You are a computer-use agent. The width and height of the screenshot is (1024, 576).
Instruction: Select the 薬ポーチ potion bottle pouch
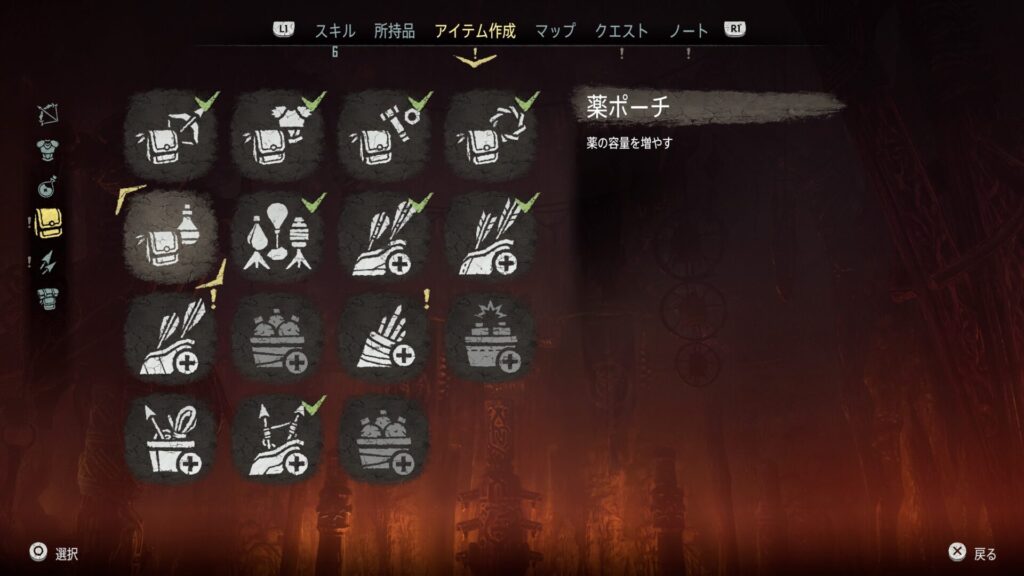pyautogui.click(x=171, y=237)
